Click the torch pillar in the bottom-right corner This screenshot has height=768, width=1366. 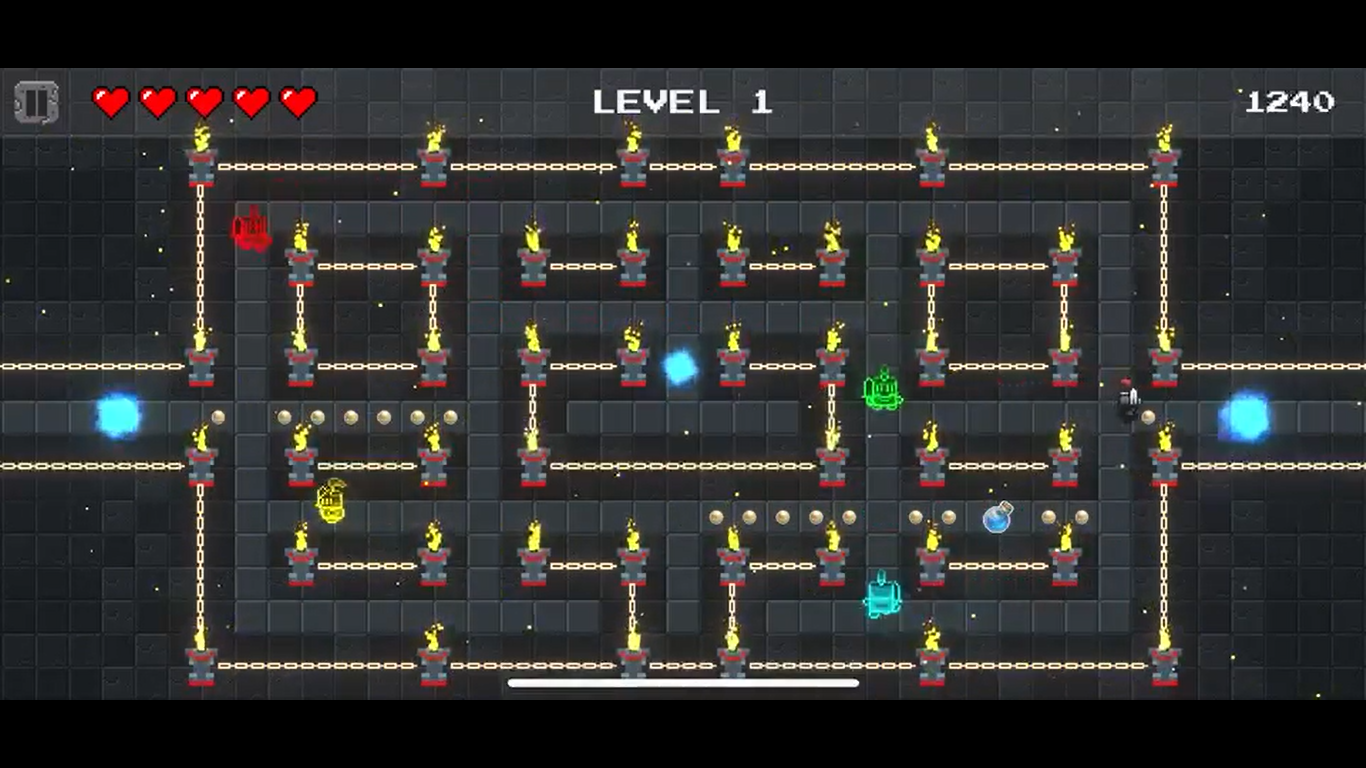pos(1166,660)
